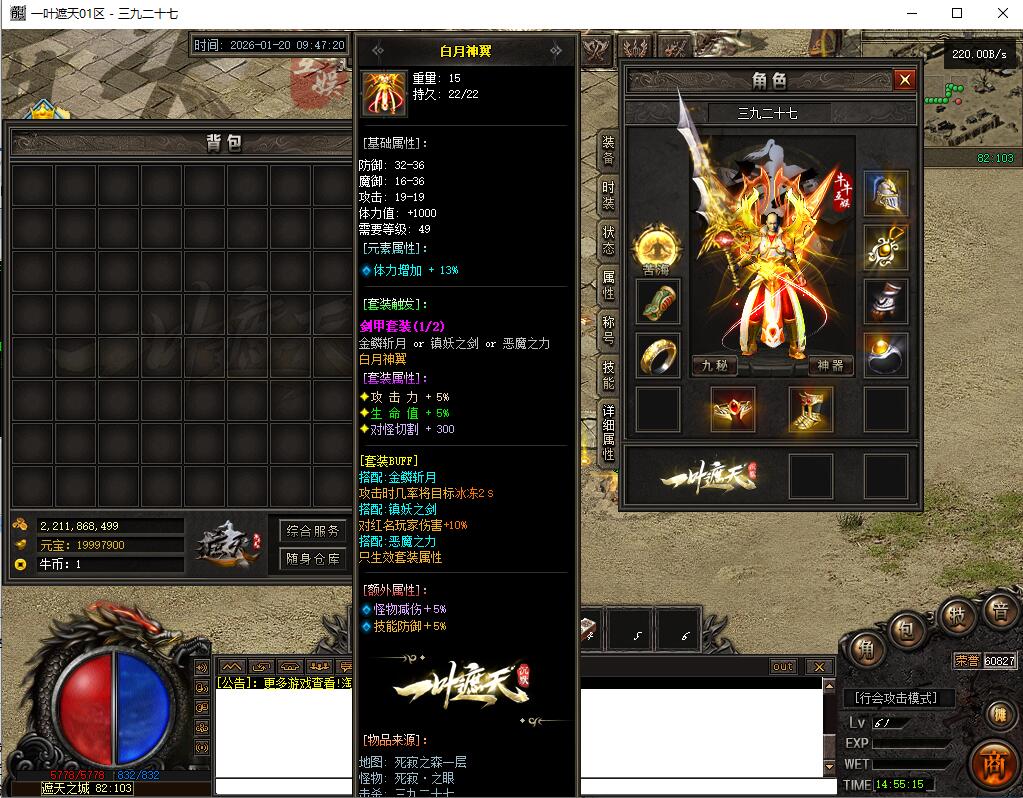Click the 九秘 button

[x=714, y=366]
